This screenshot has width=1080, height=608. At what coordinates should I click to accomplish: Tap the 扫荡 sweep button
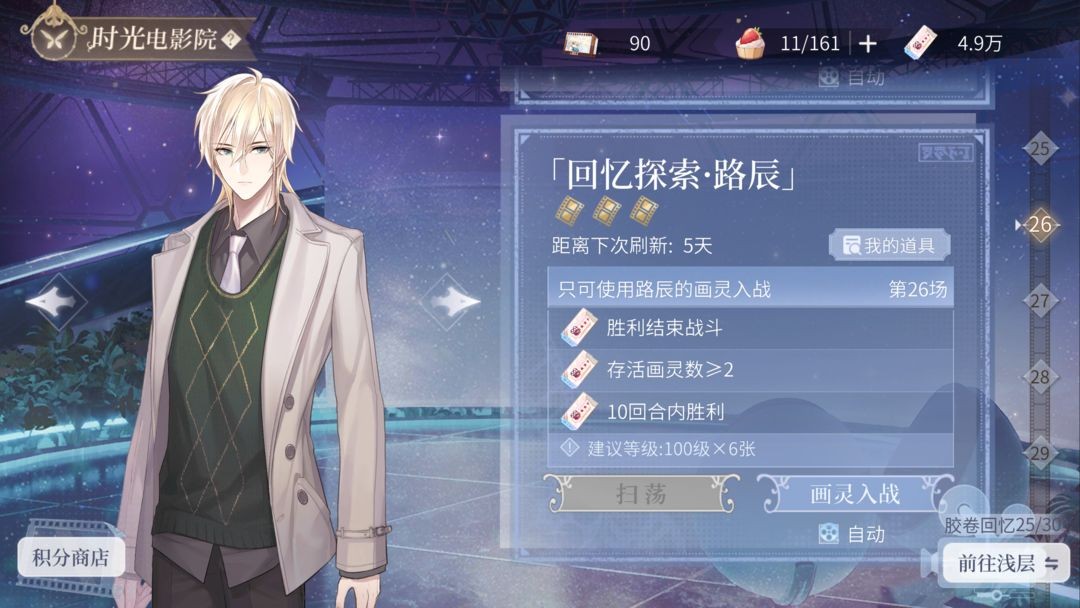pos(641,493)
